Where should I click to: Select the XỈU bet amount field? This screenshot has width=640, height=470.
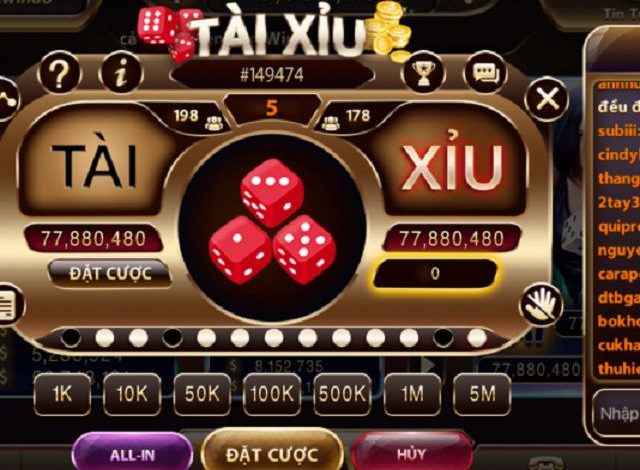(436, 272)
